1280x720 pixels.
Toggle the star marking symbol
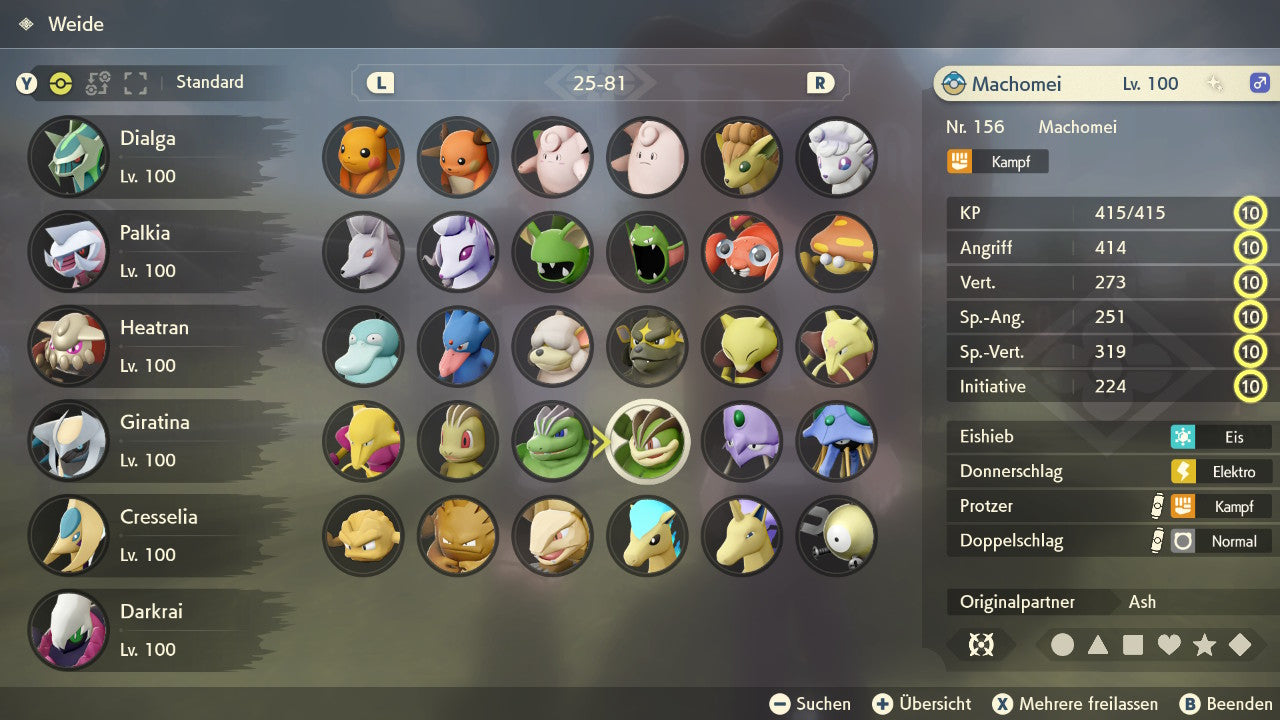tap(1204, 645)
